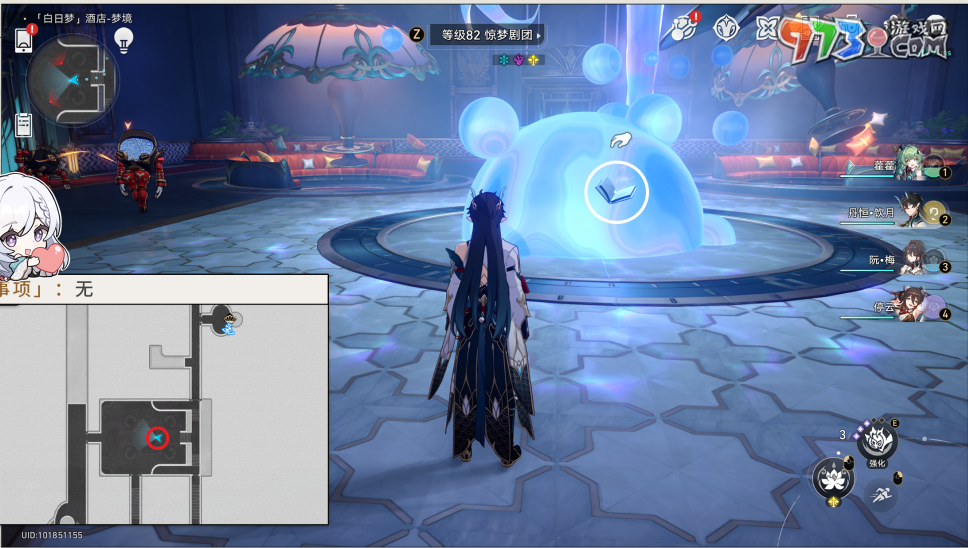Open the round emblem icon in the top bar

(x=727, y=28)
